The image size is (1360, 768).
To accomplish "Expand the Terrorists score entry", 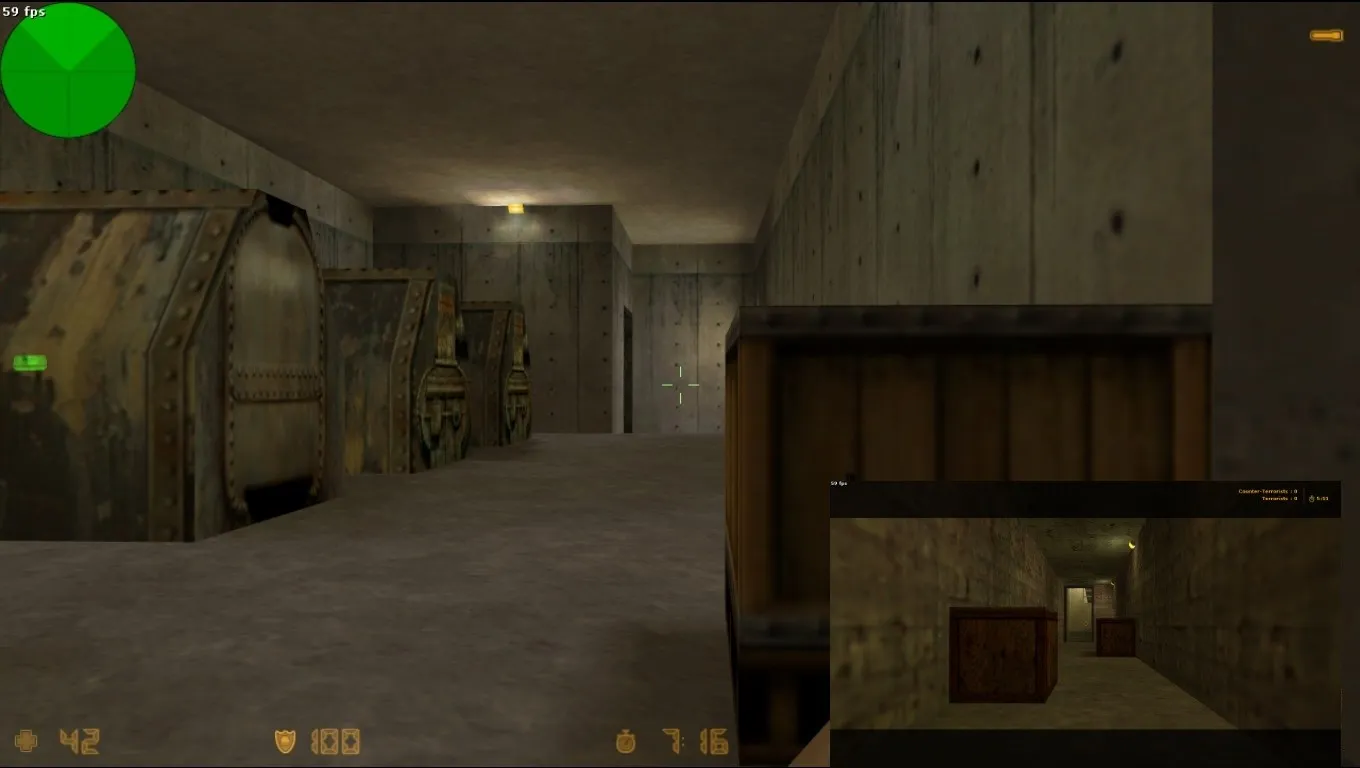I will point(1280,498).
